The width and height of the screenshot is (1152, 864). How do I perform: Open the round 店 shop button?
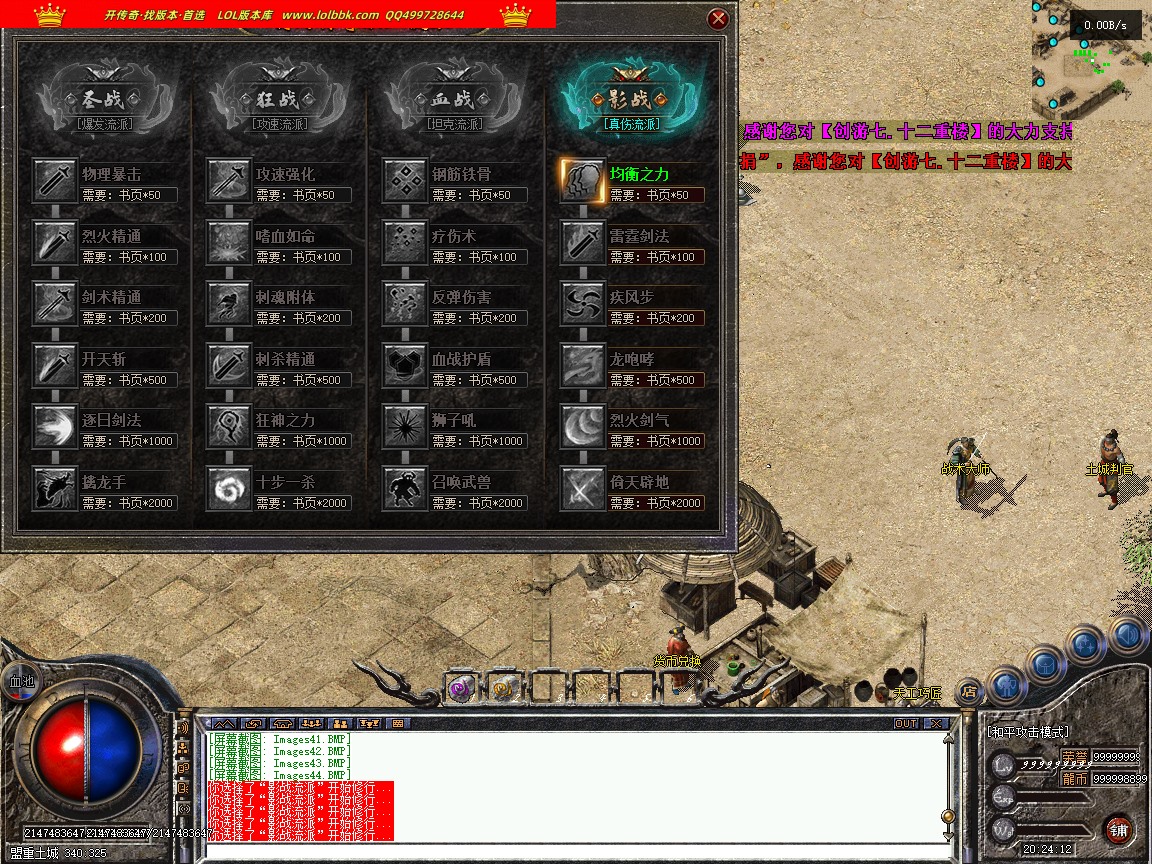968,690
